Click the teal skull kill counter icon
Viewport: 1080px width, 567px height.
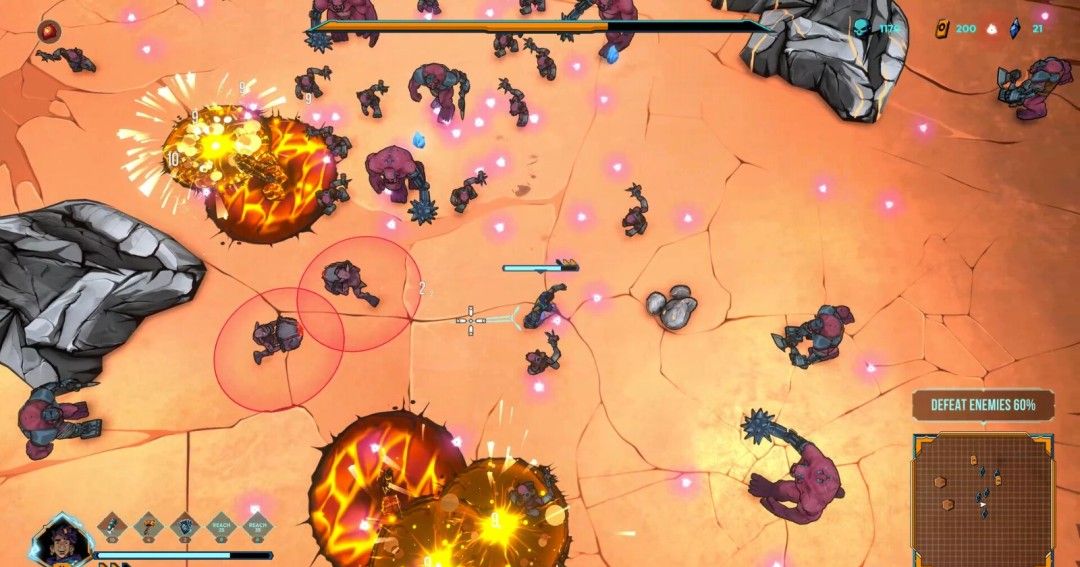coord(862,29)
